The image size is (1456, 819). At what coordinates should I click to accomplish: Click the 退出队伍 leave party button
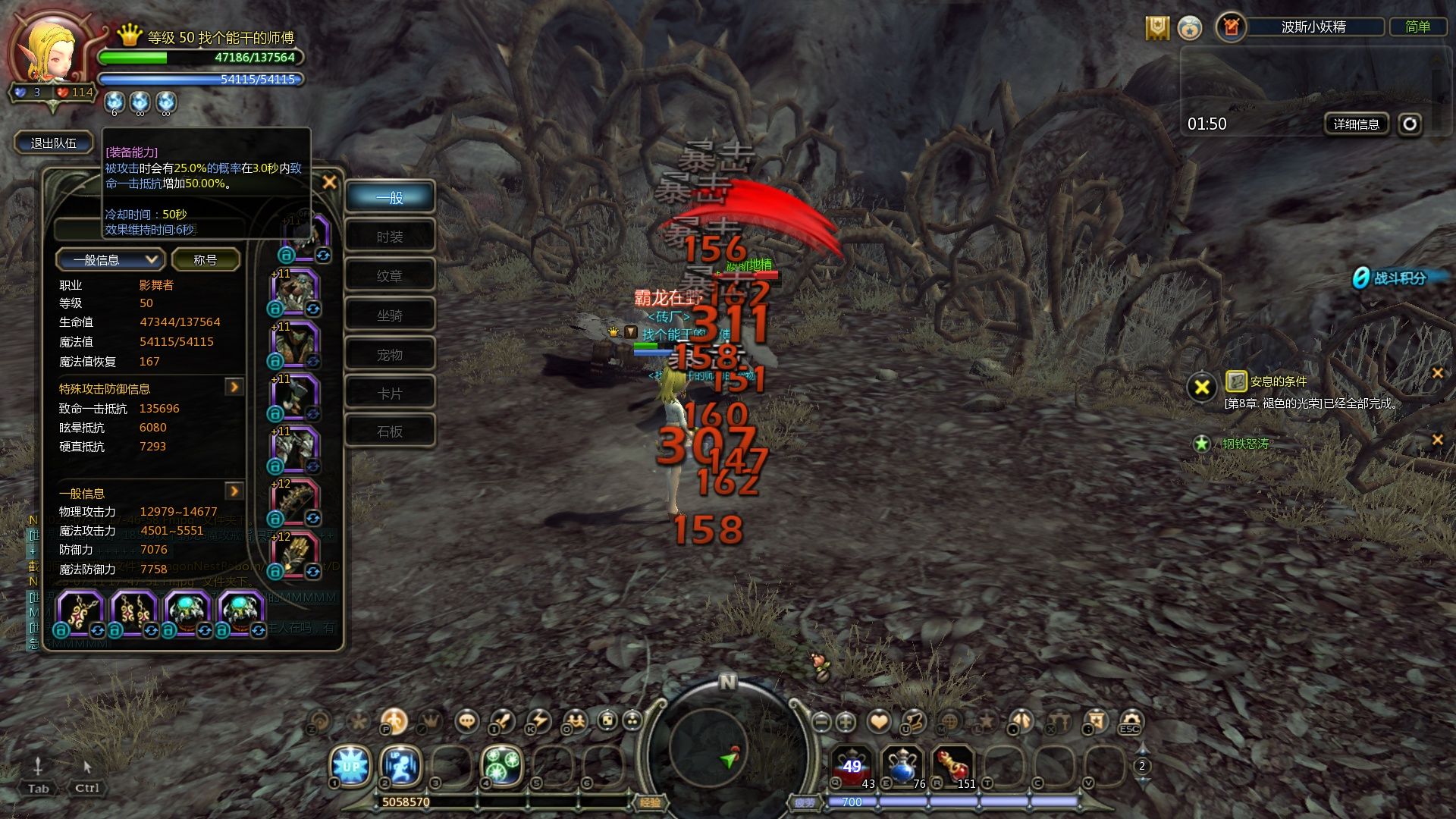pos(53,143)
